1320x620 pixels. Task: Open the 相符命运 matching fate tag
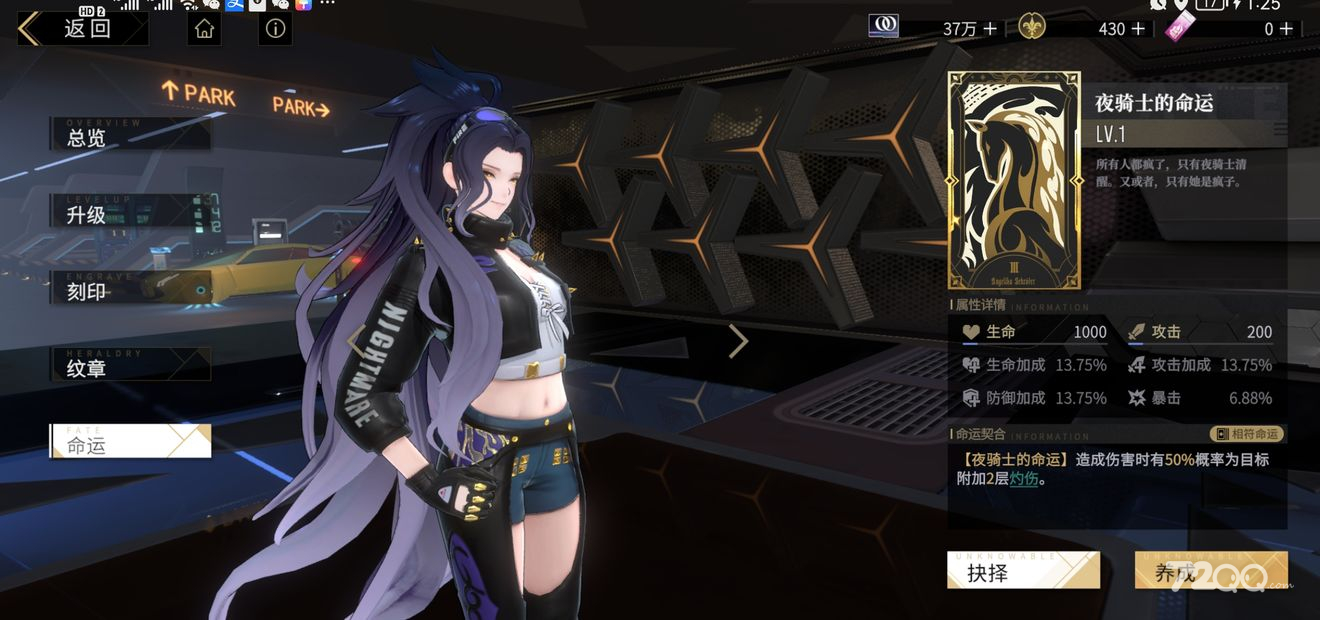[x=1246, y=434]
